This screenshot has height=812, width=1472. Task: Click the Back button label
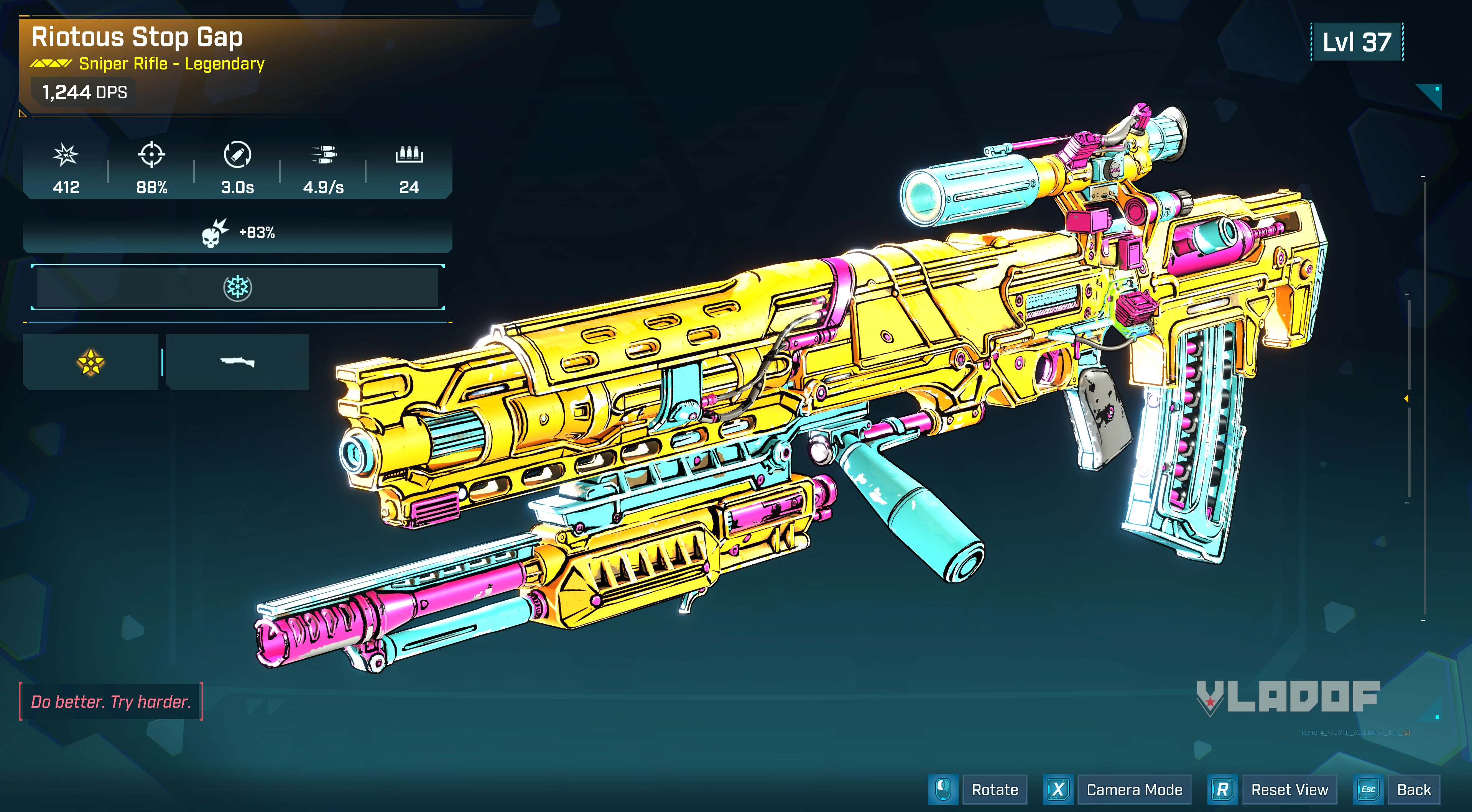click(1413, 790)
